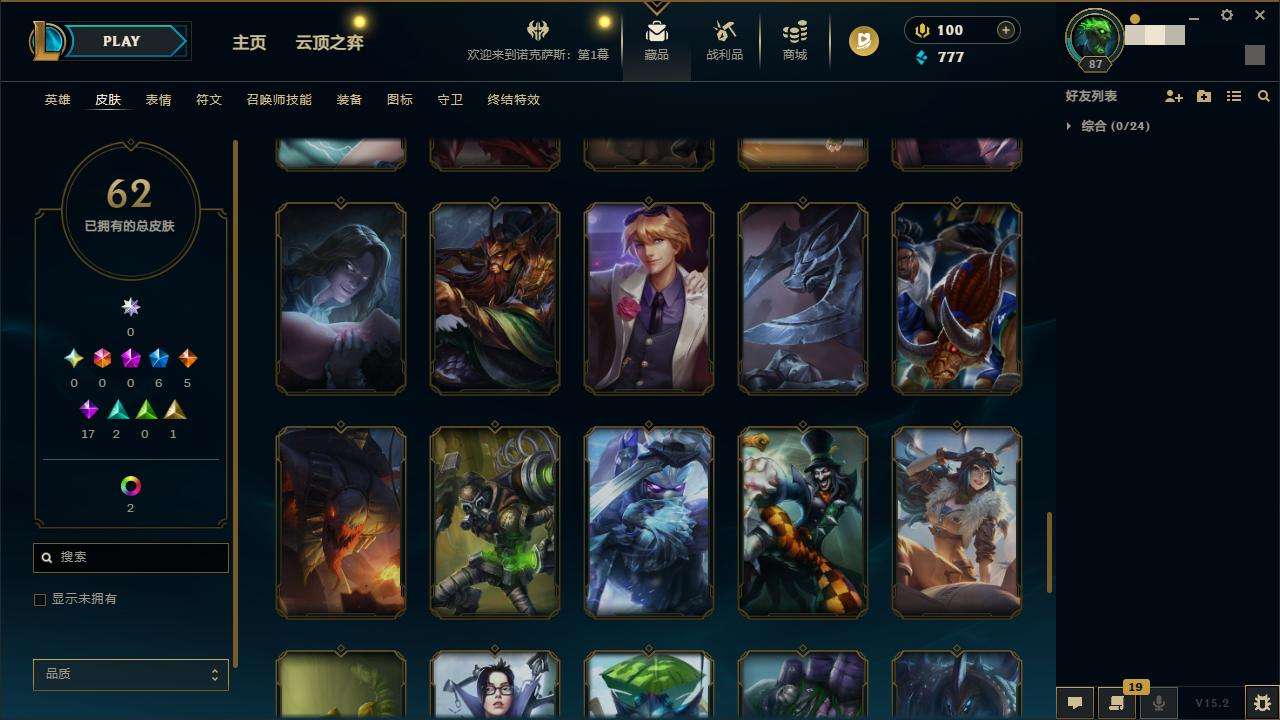Toggle the 显示未拥有 checkbox
1280x720 pixels.
(x=40, y=600)
